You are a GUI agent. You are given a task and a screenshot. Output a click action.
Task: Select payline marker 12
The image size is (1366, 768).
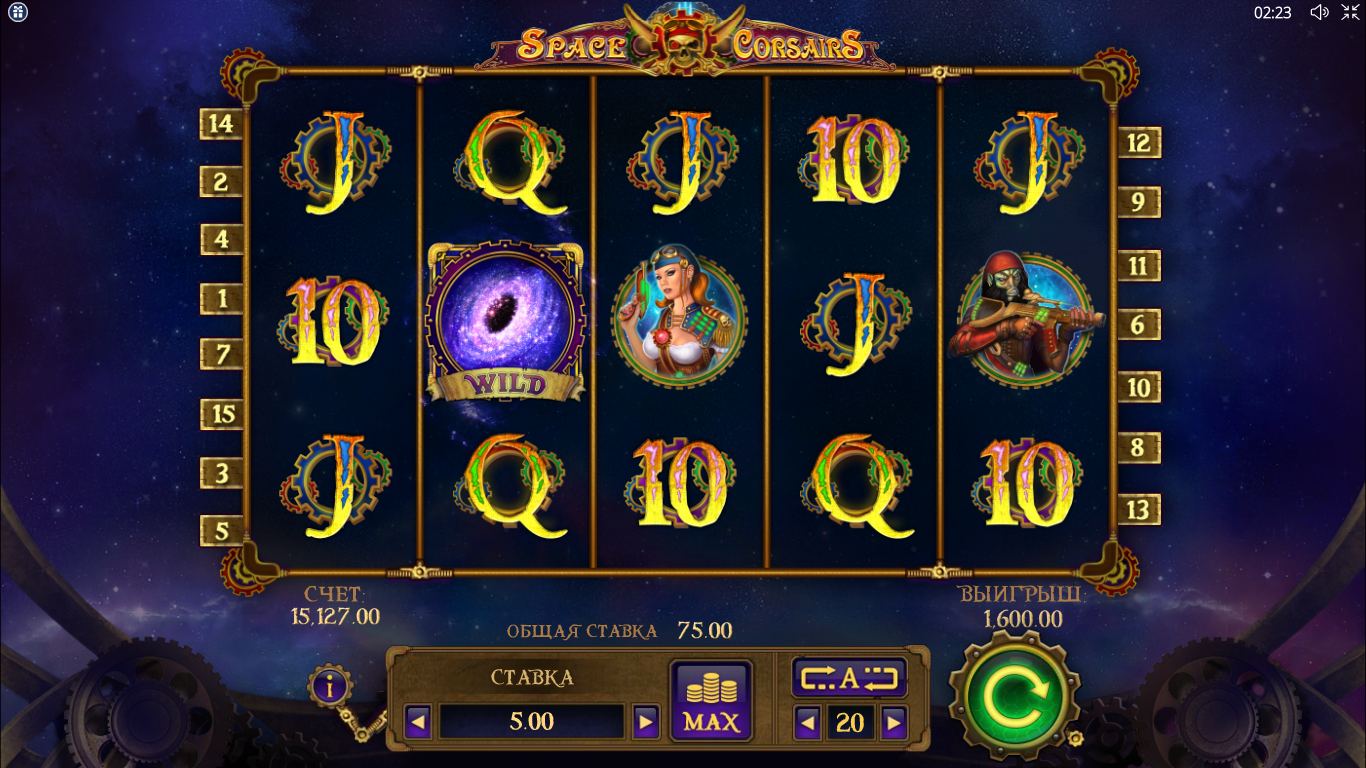pos(1139,143)
